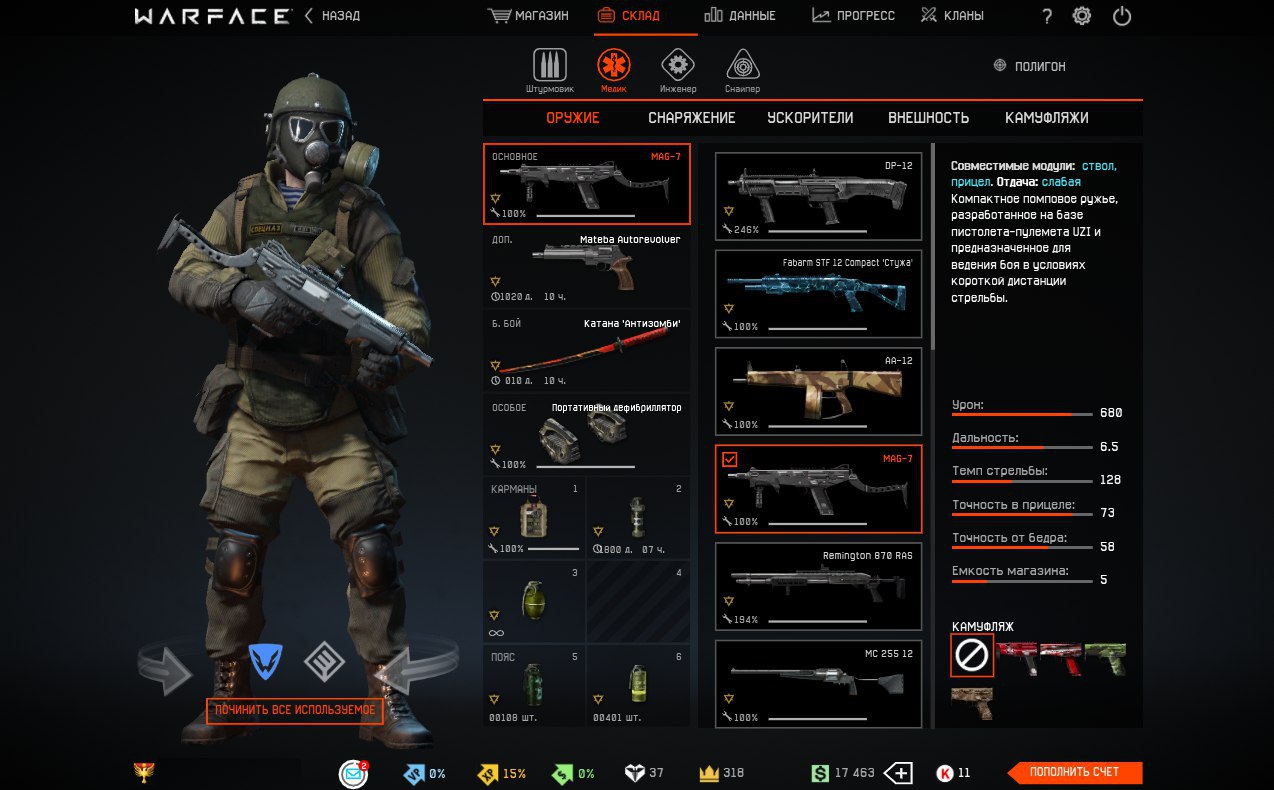Switch to the Камуфляжи tab
This screenshot has width=1274, height=790.
point(1046,118)
